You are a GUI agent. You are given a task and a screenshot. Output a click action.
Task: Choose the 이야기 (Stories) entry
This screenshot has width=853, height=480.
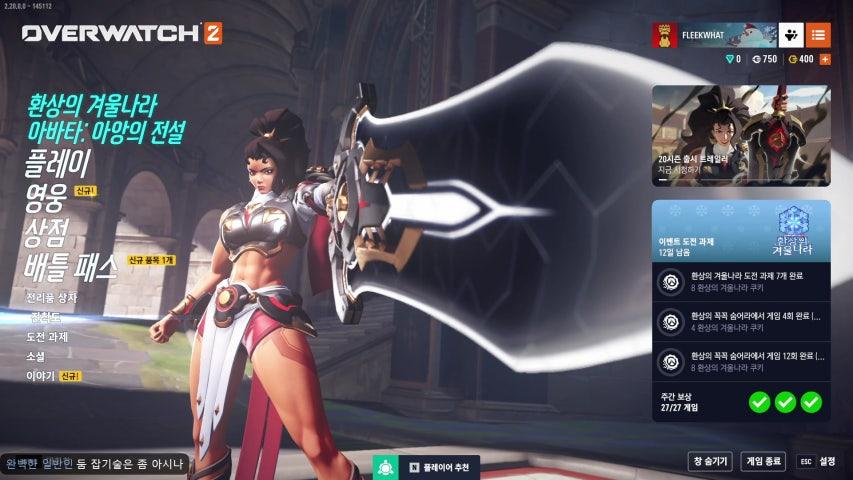[41, 376]
